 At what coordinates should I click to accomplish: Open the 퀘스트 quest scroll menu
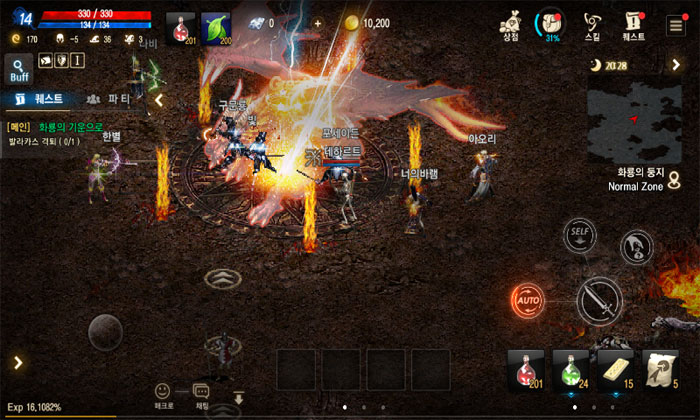coord(633,24)
